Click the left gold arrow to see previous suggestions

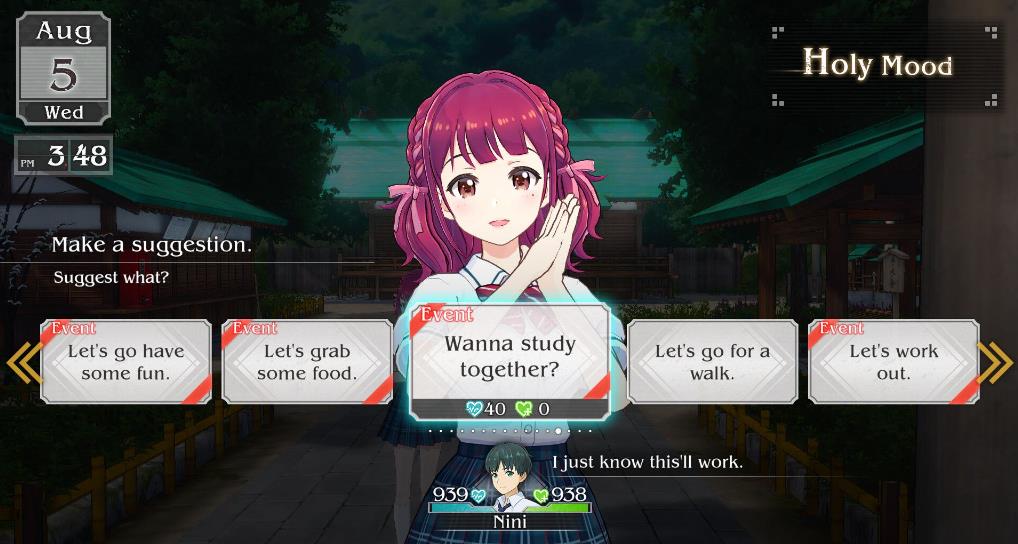pyautogui.click(x=22, y=363)
